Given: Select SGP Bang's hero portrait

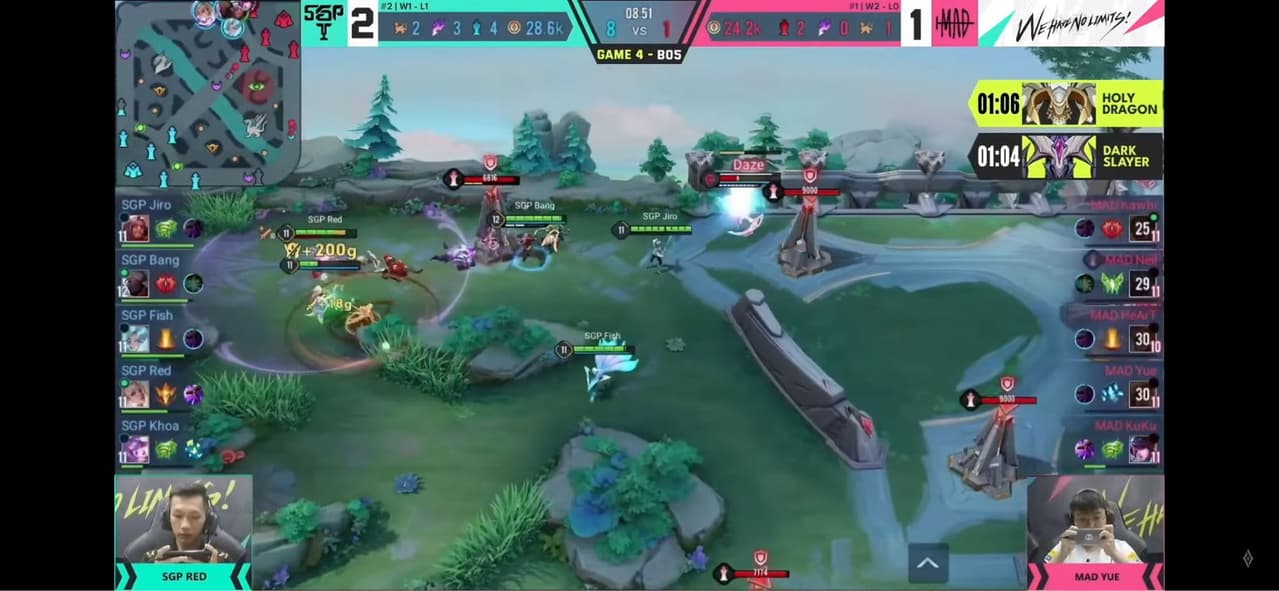Looking at the screenshot, I should (136, 284).
